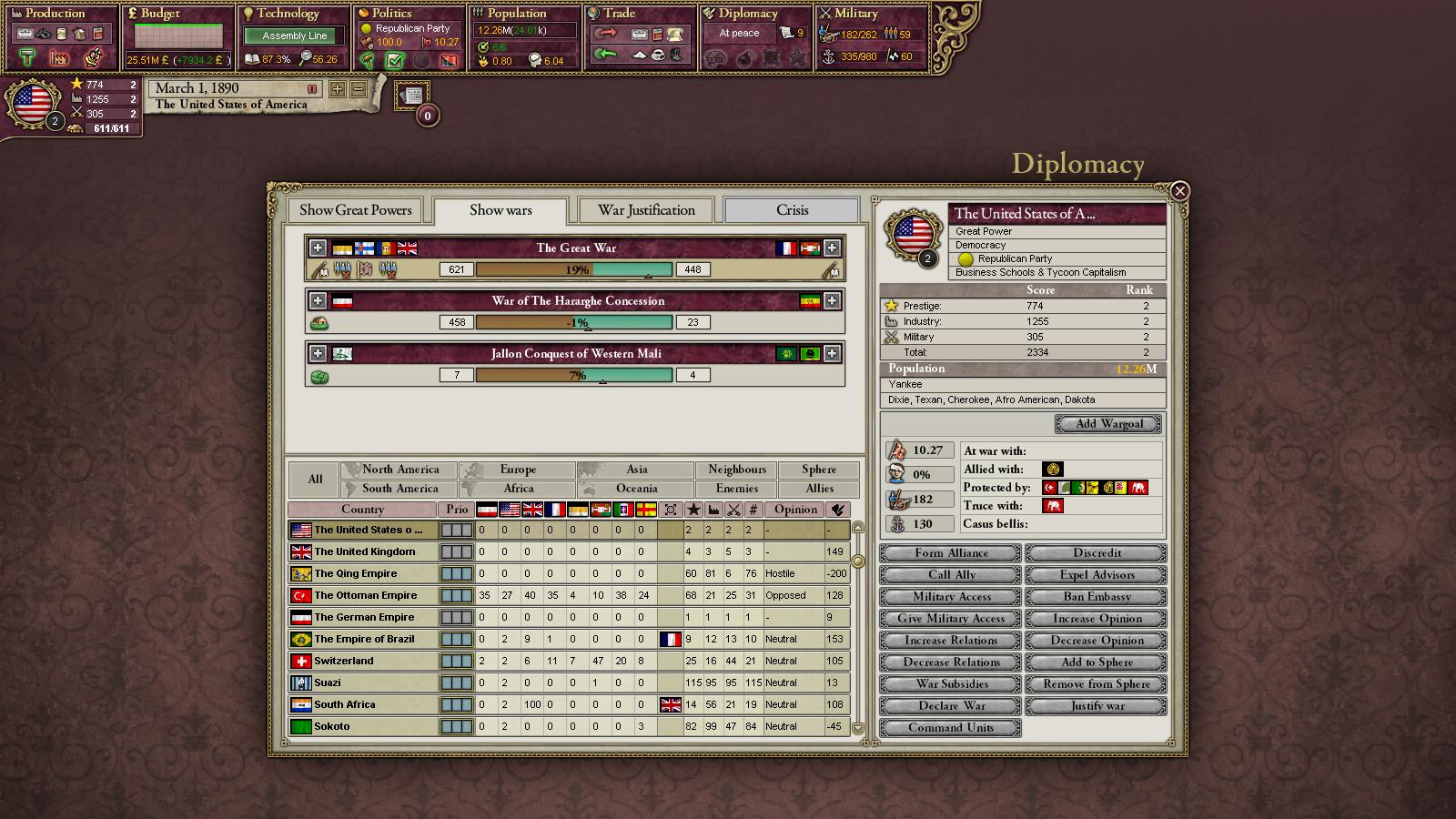Screen dimensions: 1456x819
Task: Expand The Great War attacker details
Action: [x=318, y=248]
